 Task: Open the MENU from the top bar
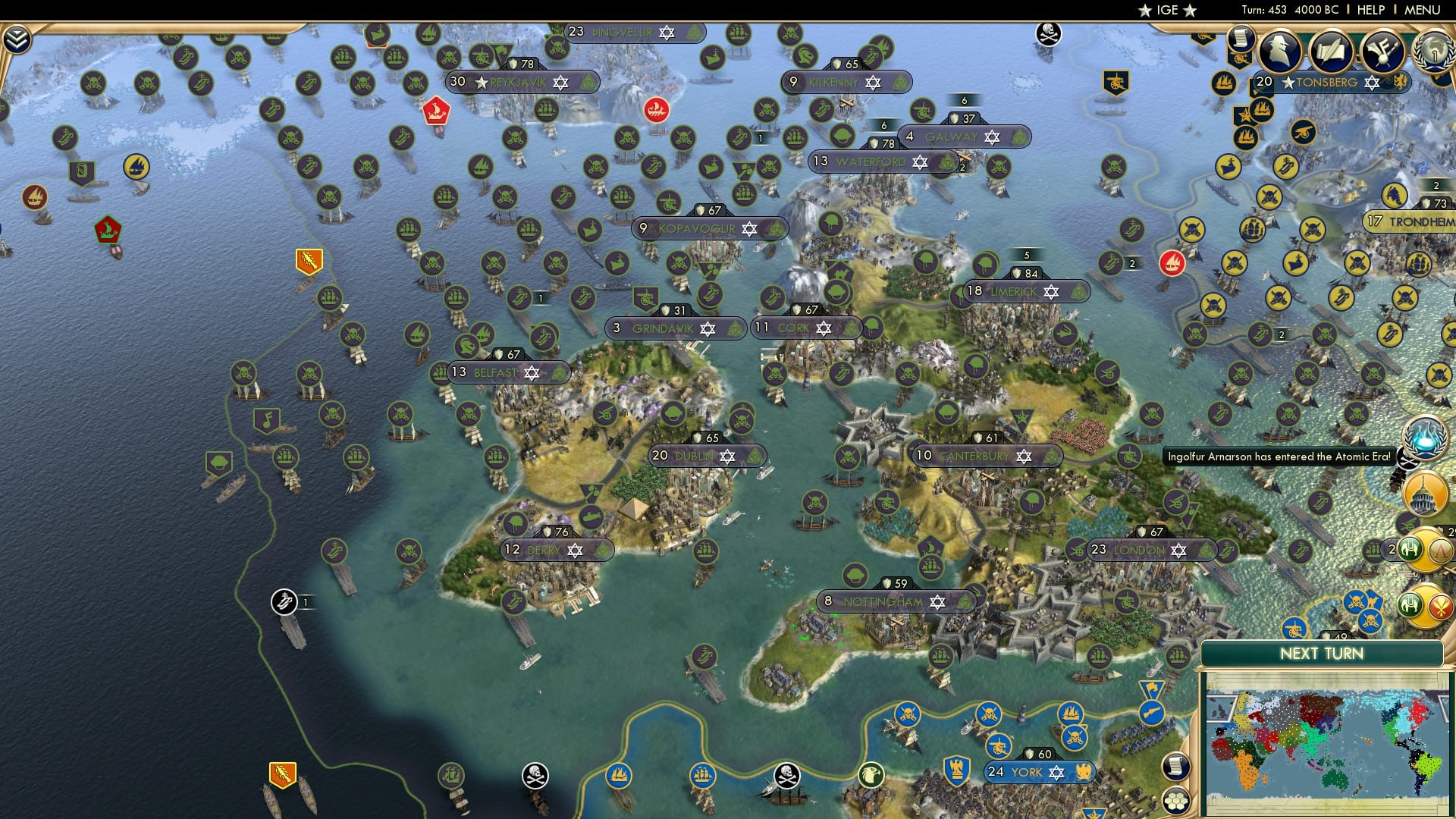(x=1422, y=10)
